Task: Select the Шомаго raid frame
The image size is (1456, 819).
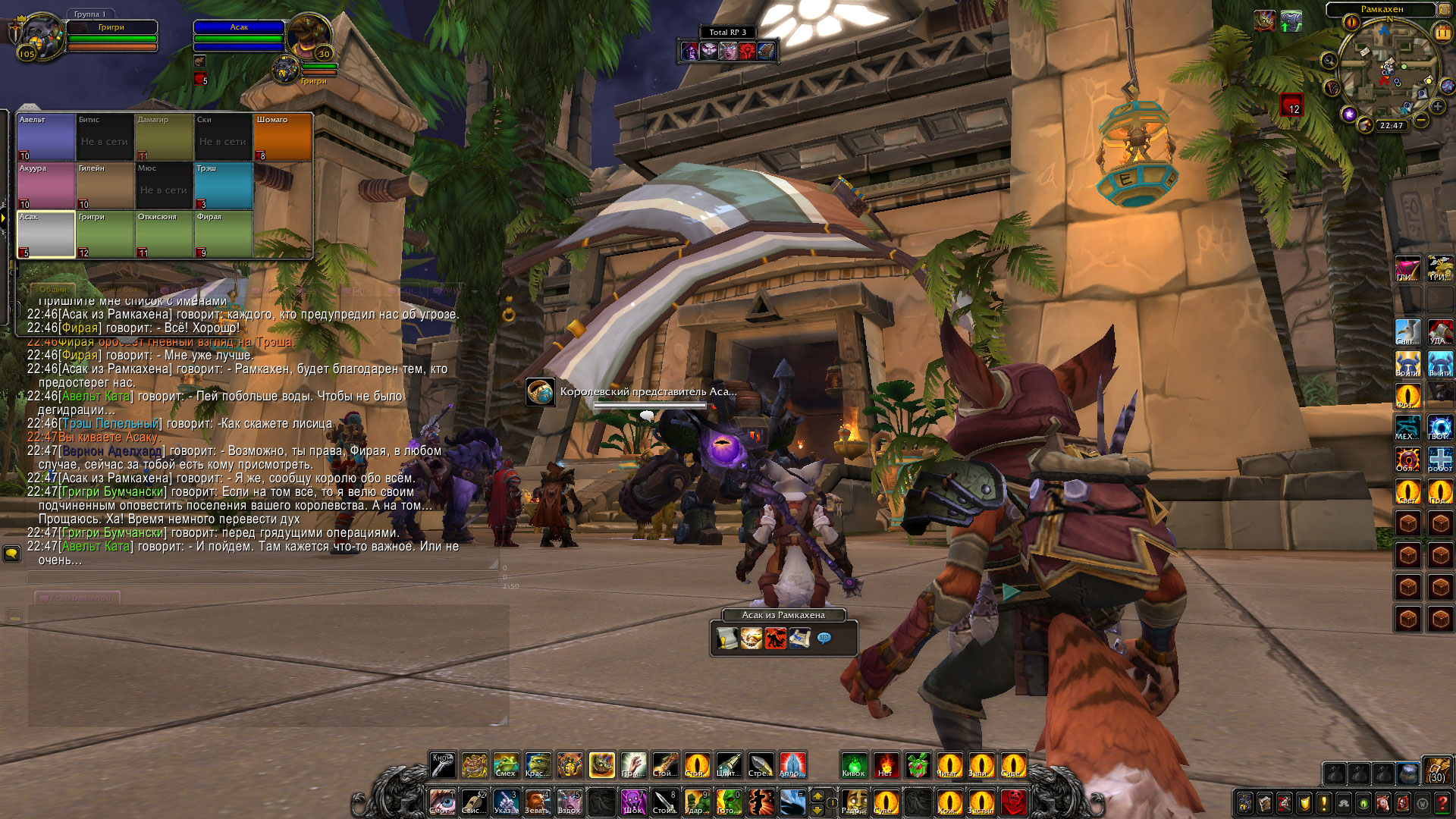Action: coord(283,137)
